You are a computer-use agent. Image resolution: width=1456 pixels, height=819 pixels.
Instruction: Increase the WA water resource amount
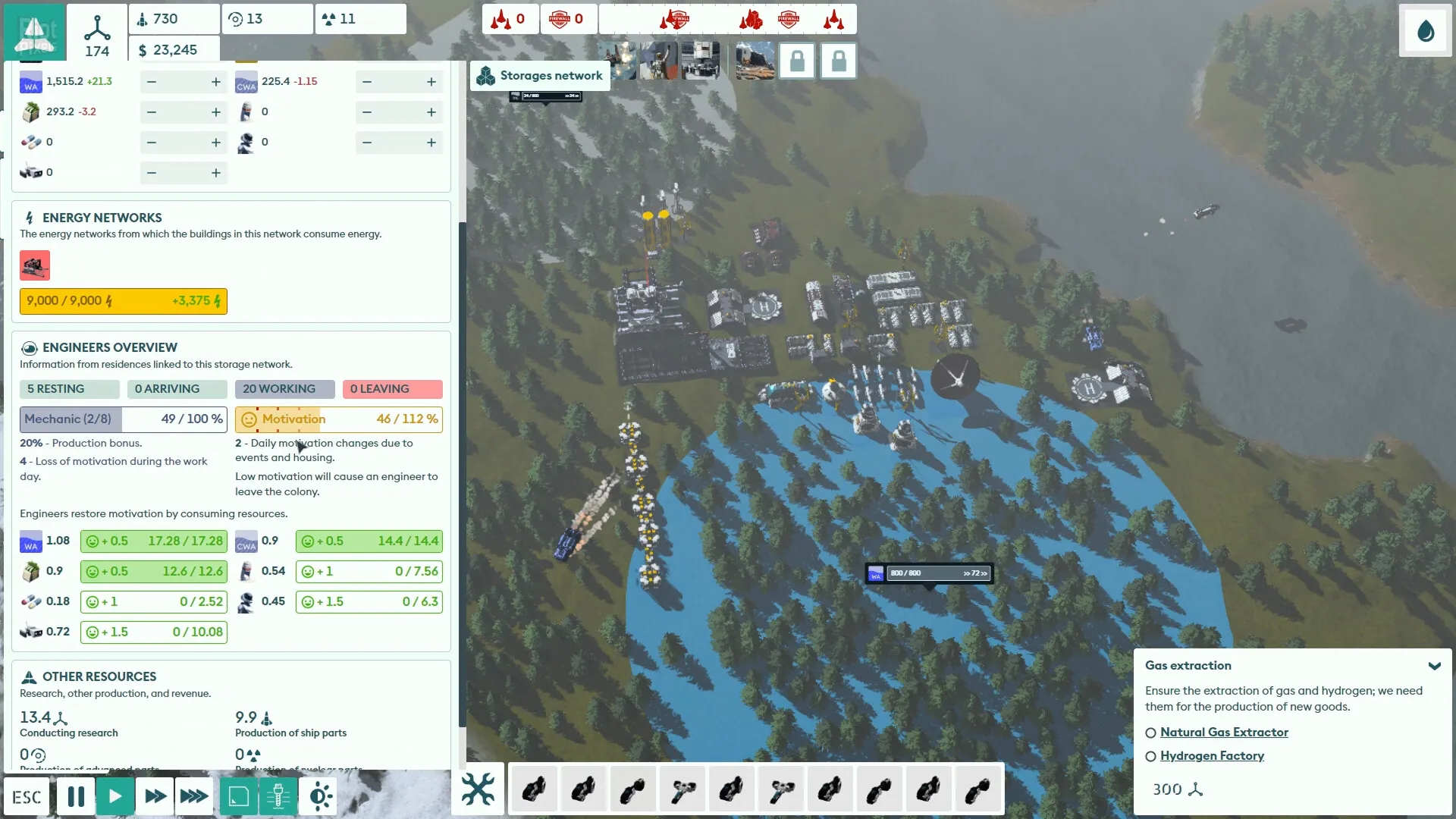216,82
